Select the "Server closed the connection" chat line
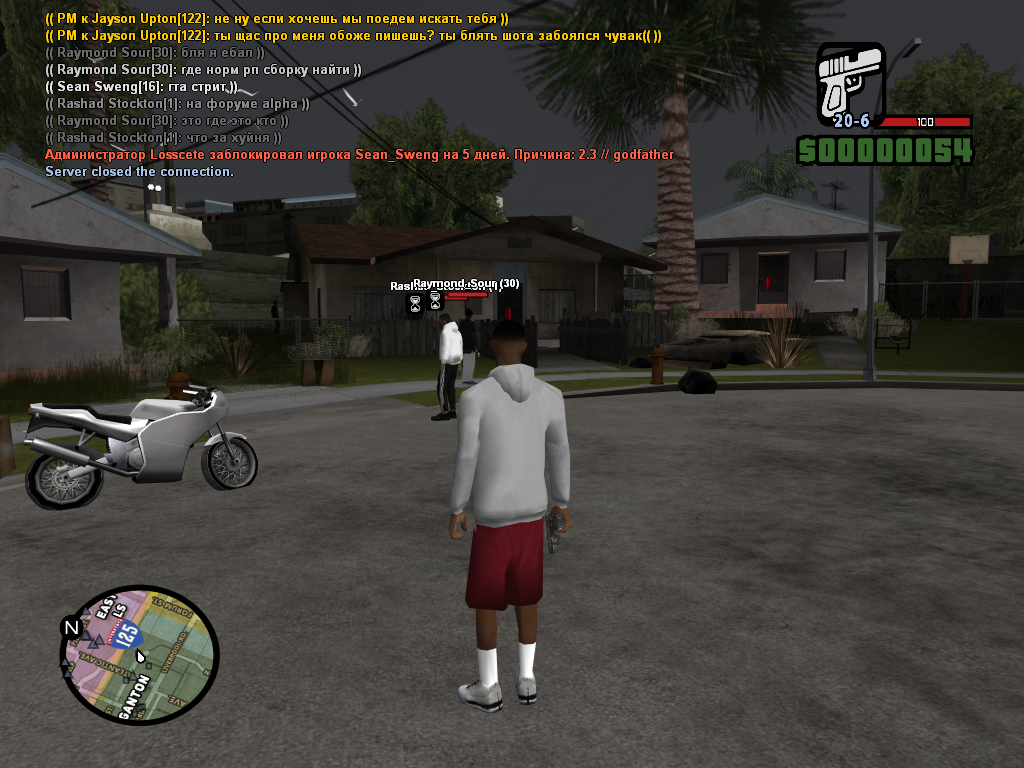 (139, 172)
